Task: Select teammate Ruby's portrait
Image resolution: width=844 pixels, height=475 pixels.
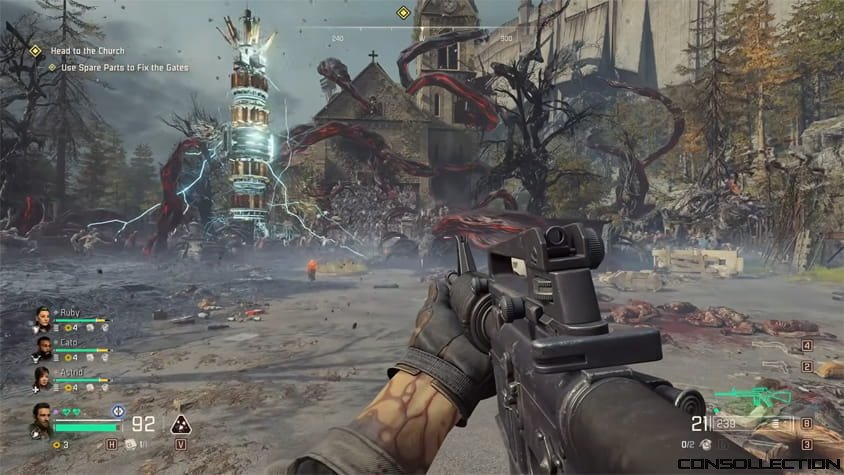Action: point(42,317)
